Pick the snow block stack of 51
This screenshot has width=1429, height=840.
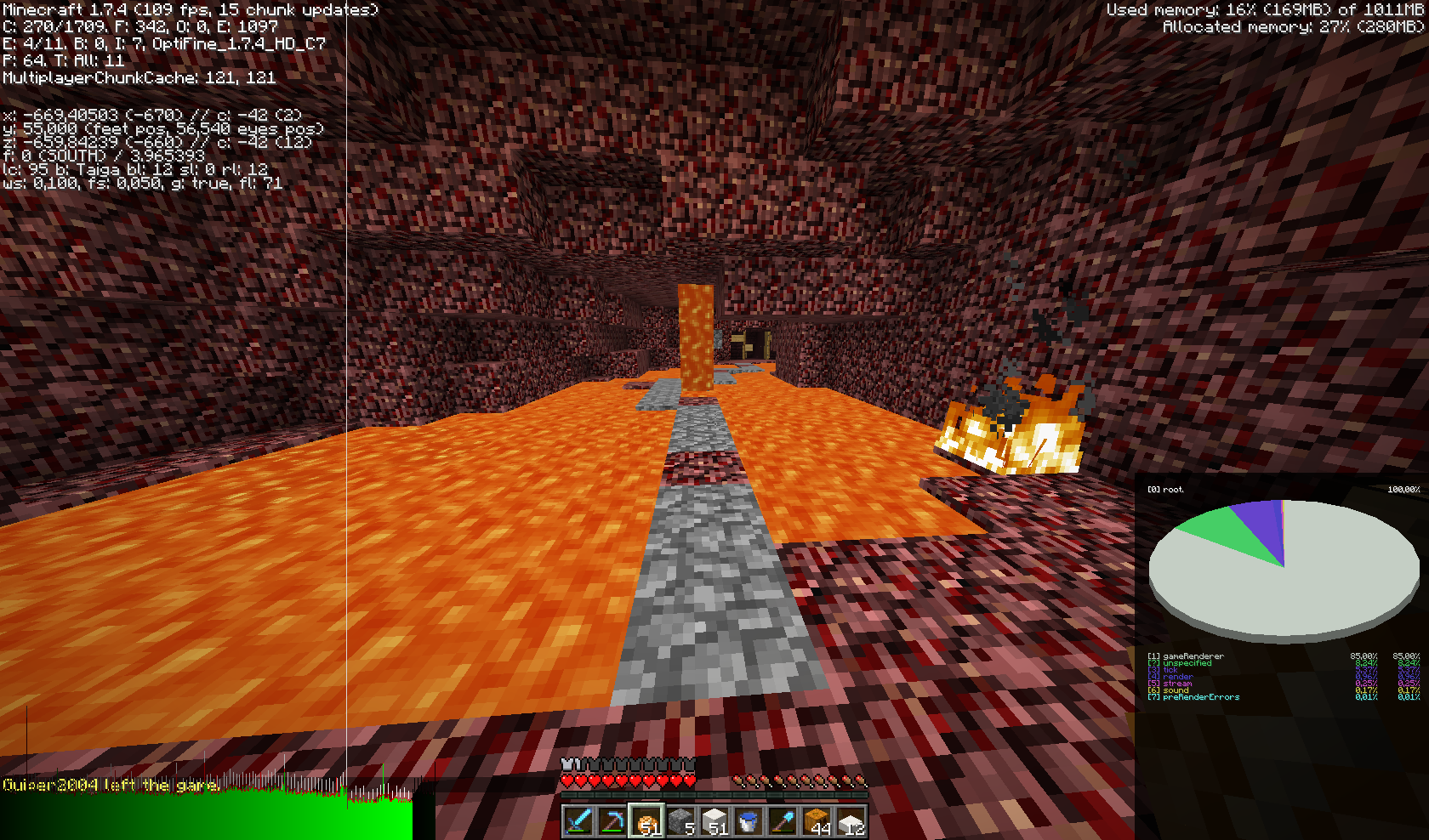tap(714, 820)
